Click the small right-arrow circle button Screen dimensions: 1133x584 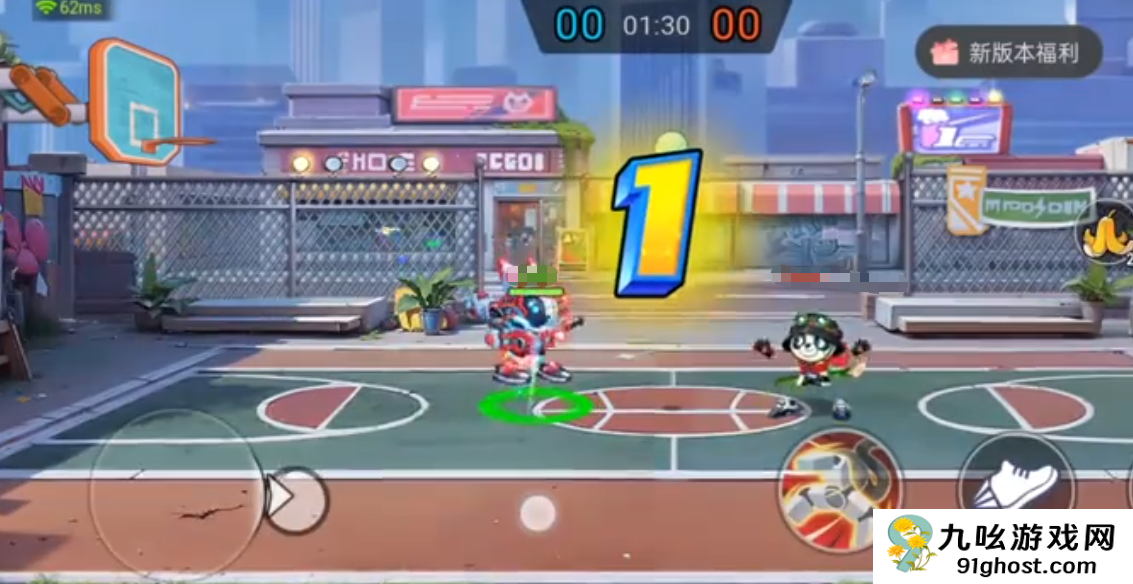pyautogui.click(x=295, y=499)
